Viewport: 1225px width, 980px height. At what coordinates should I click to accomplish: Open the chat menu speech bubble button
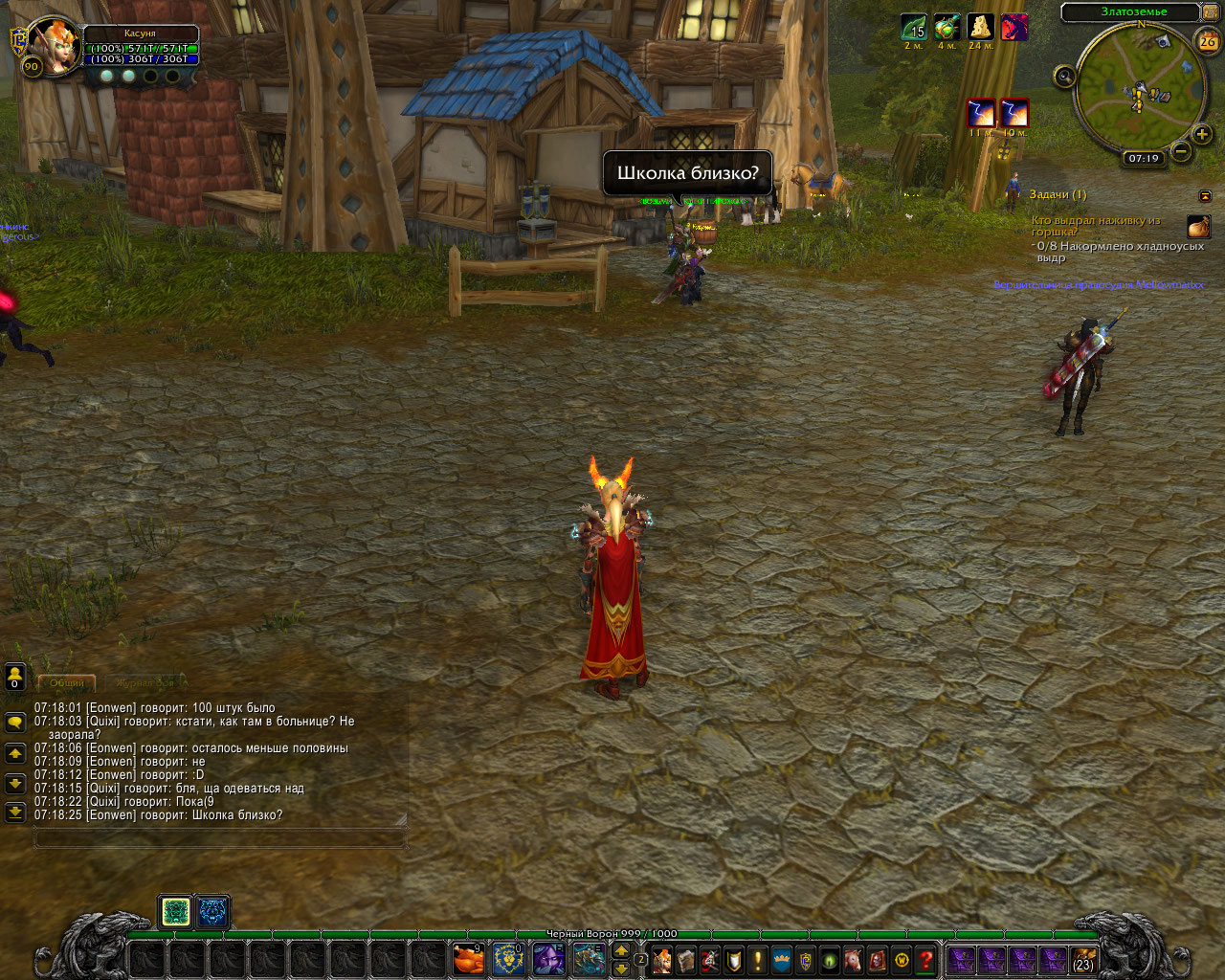15,723
